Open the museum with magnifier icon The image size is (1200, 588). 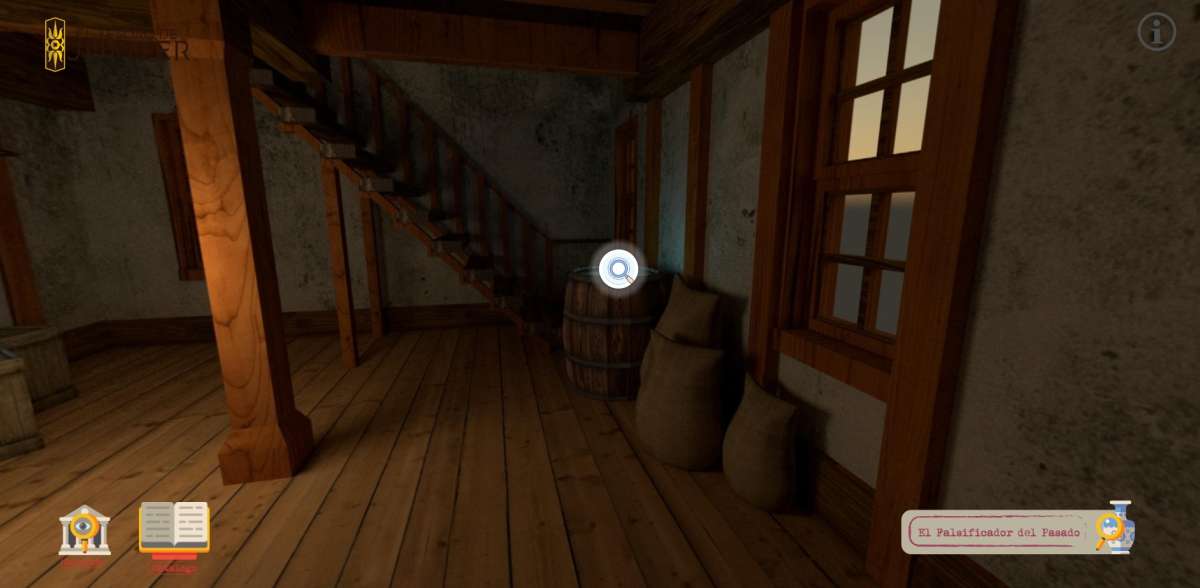coord(84,530)
